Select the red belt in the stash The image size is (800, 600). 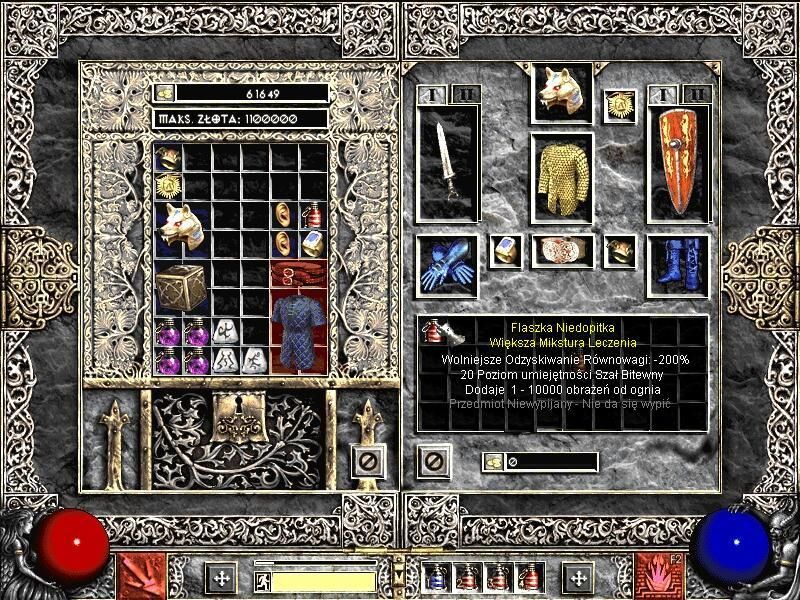click(x=298, y=275)
